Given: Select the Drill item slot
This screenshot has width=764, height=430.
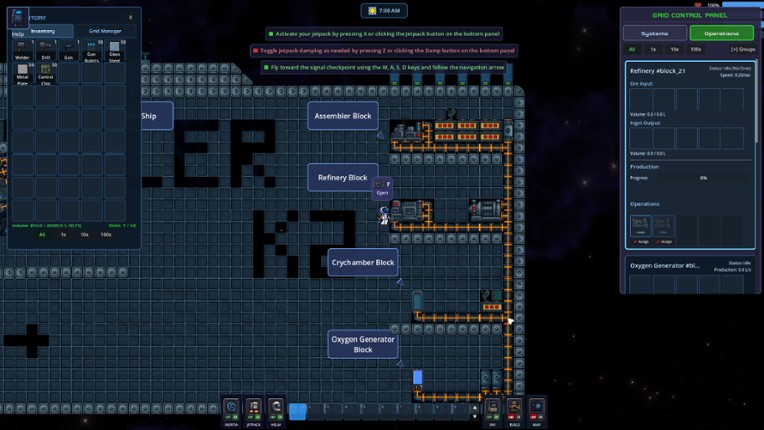Looking at the screenshot, I should pos(45,50).
